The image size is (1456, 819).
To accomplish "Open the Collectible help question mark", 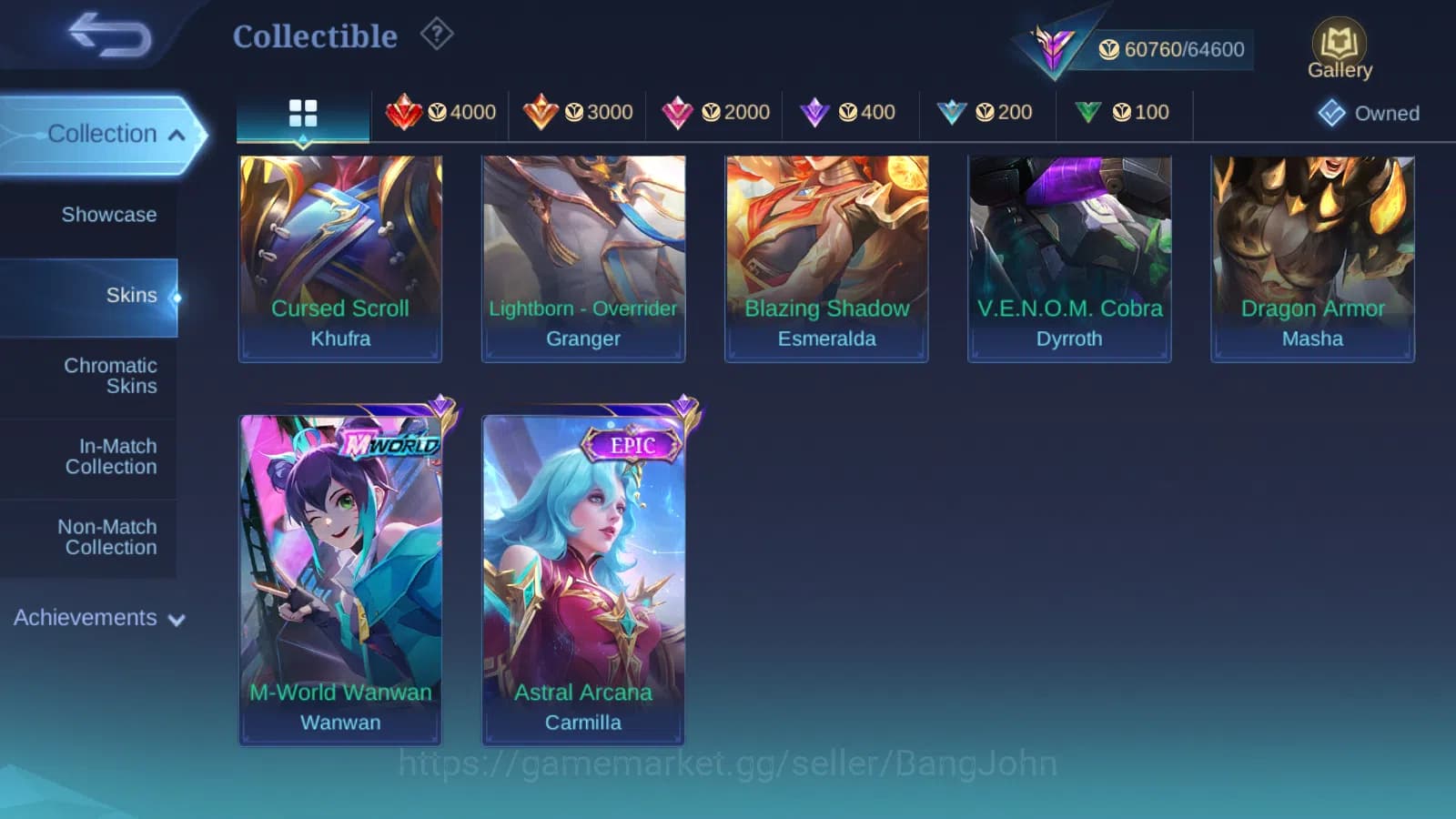I will (437, 34).
